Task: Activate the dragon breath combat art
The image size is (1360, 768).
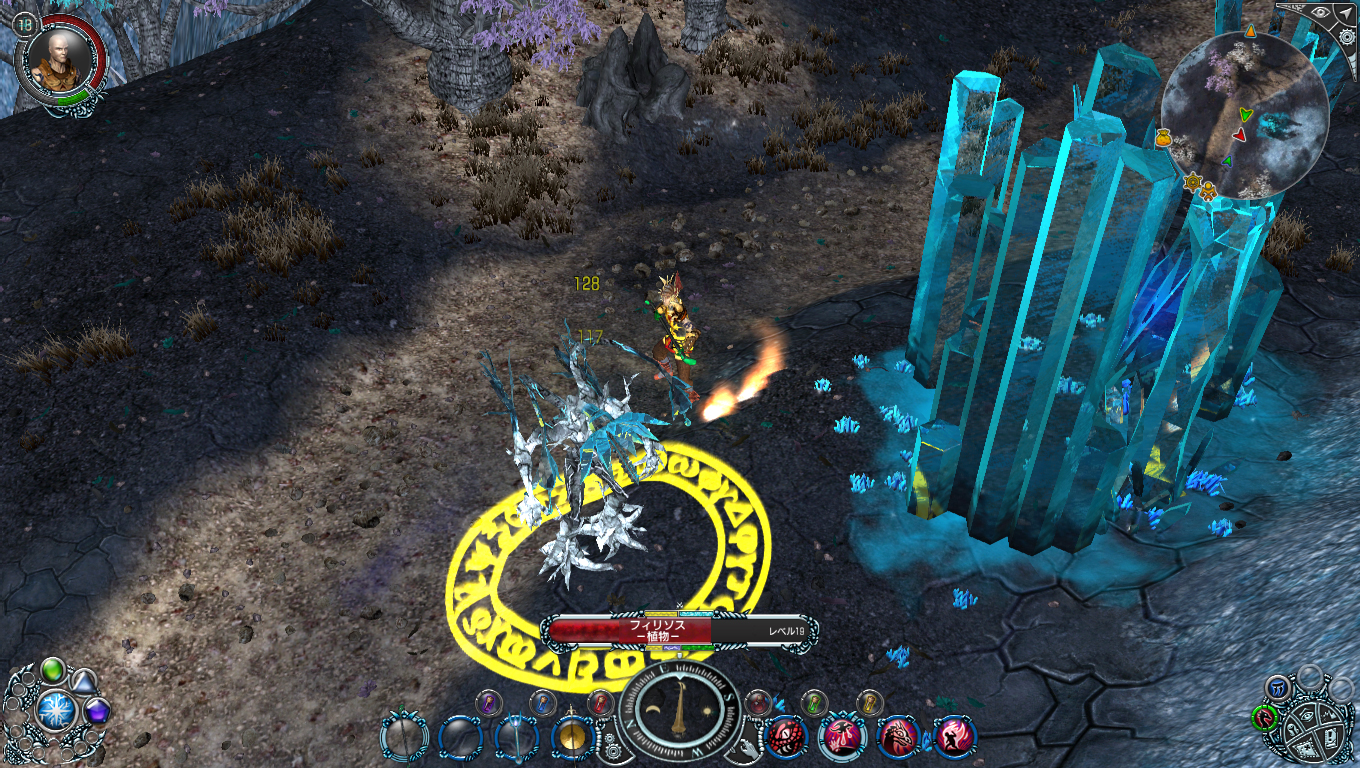Action: pyautogui.click(x=898, y=738)
